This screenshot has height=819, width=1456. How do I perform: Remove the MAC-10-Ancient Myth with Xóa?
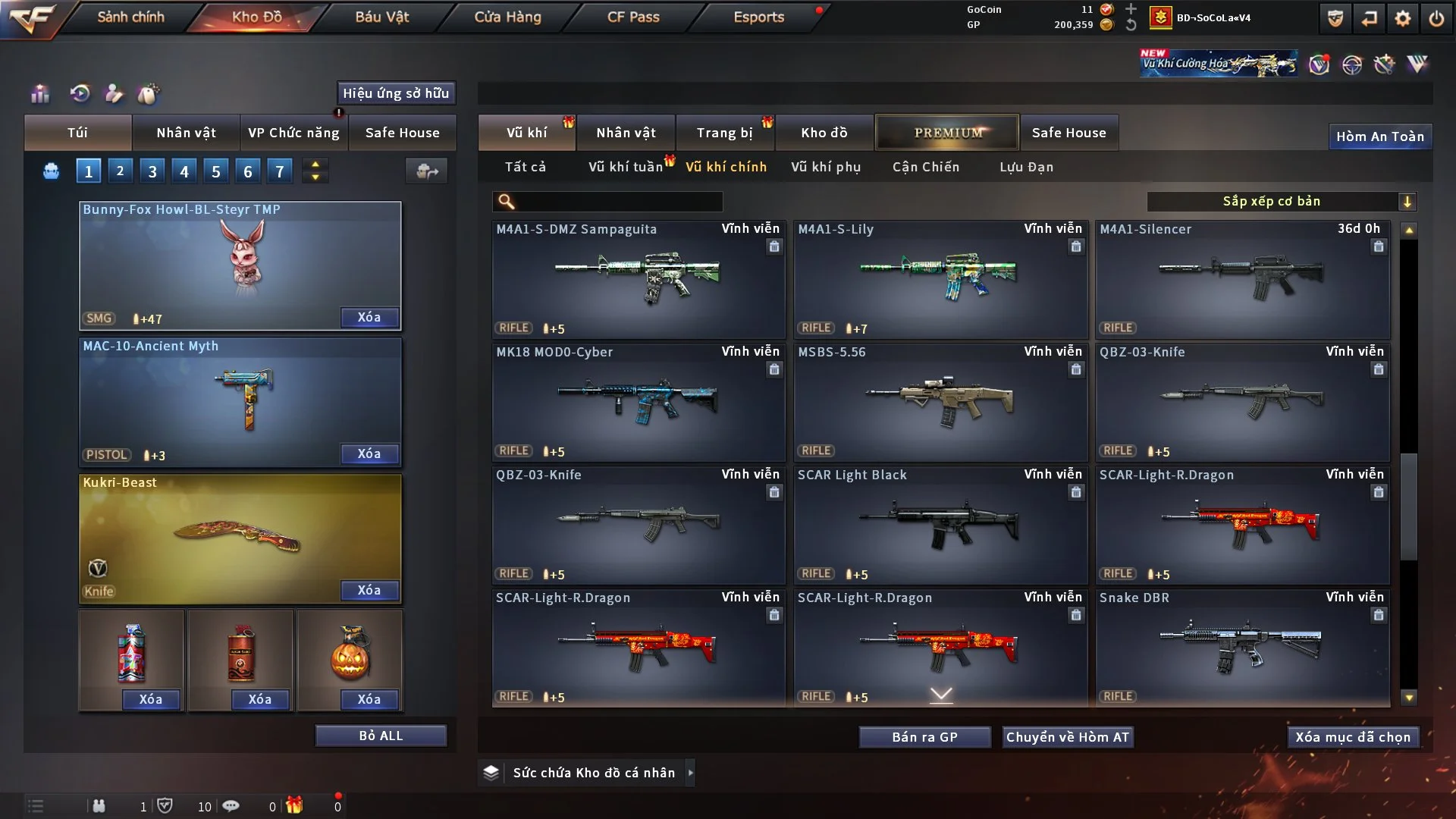[369, 453]
